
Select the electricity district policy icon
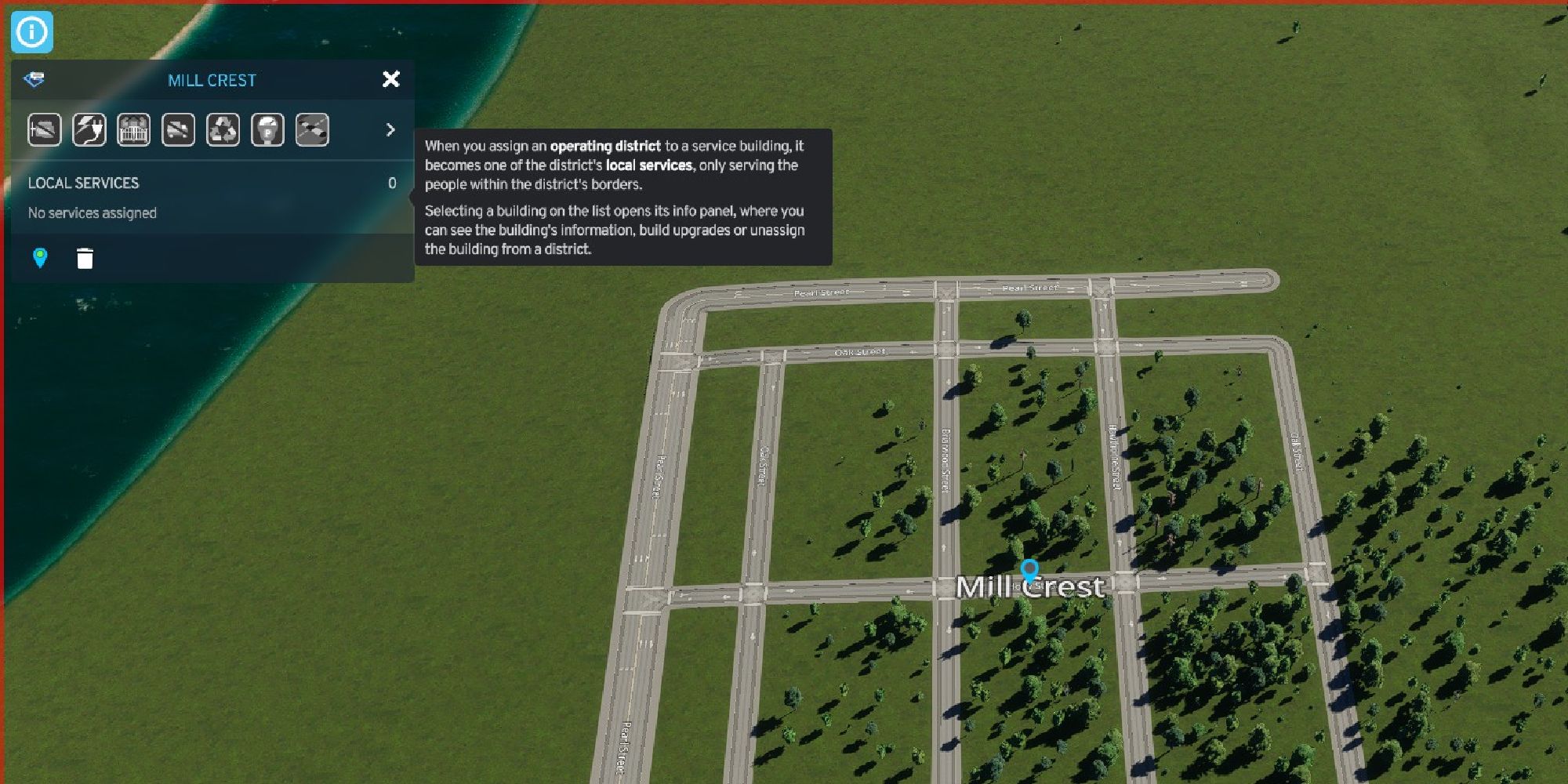[89, 129]
